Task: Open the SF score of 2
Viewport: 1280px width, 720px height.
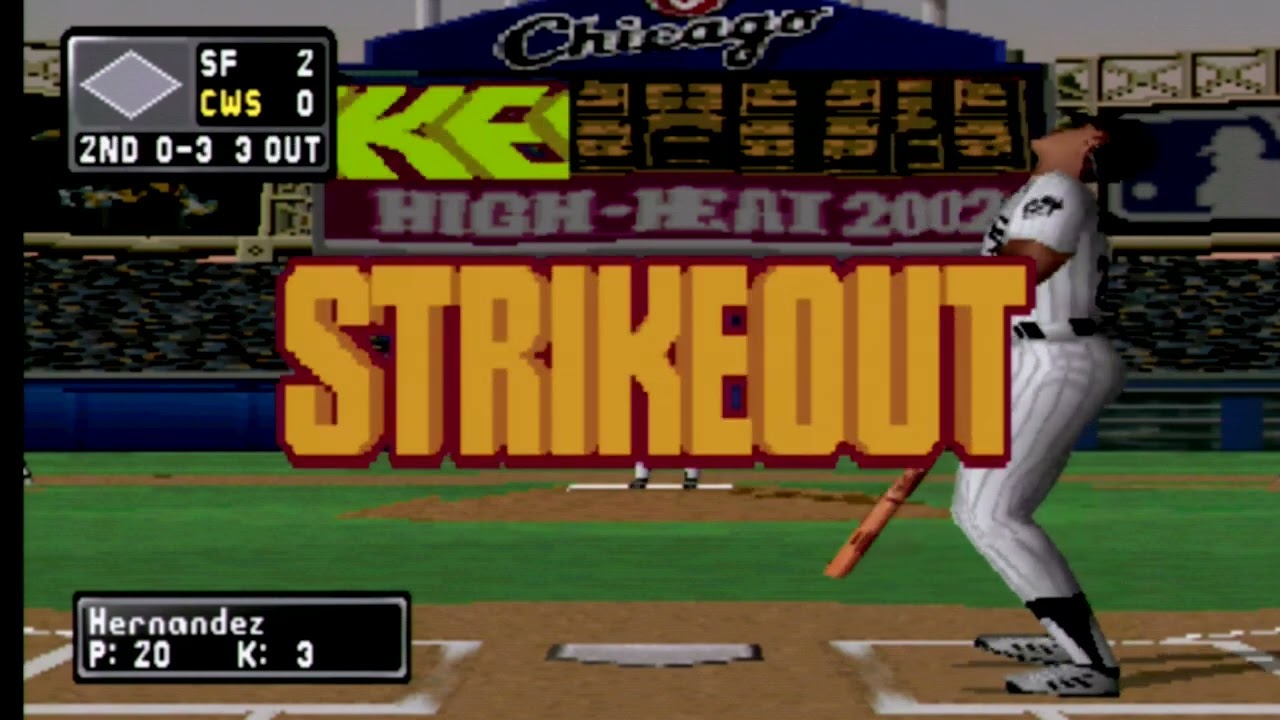Action: pos(305,64)
